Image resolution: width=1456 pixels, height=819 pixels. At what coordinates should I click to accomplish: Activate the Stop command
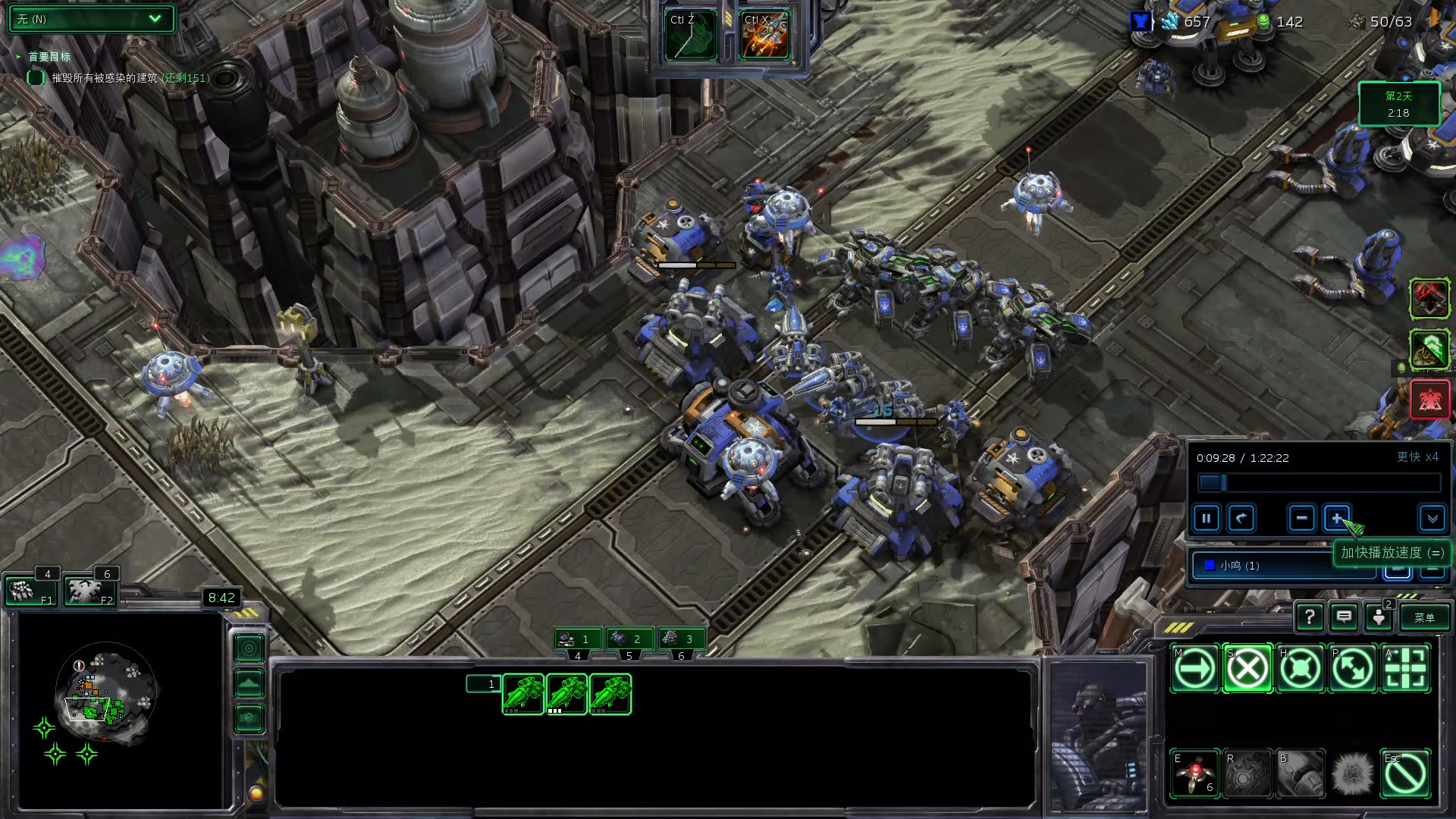[1247, 669]
